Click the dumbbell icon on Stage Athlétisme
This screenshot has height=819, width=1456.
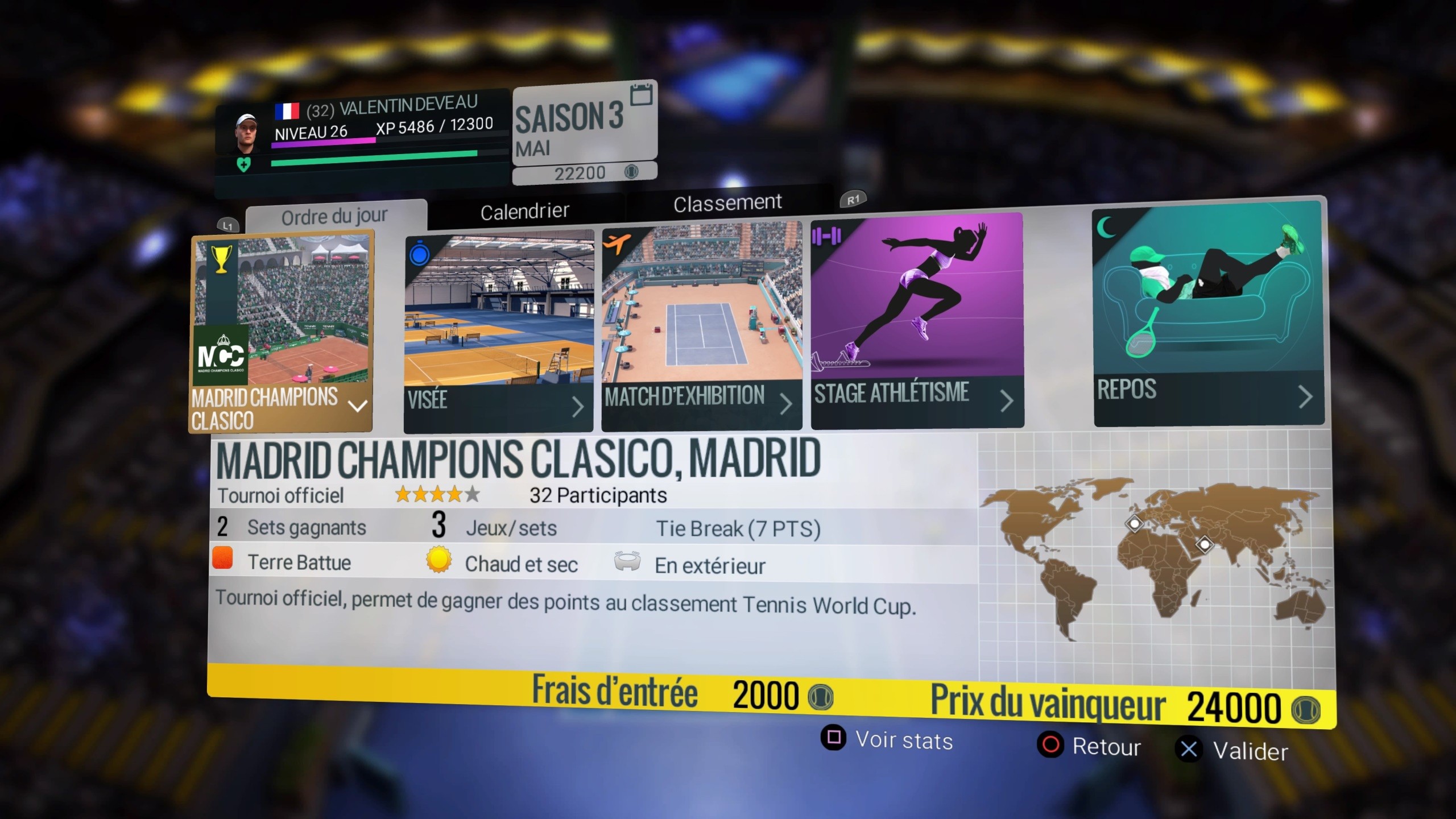pos(825,235)
